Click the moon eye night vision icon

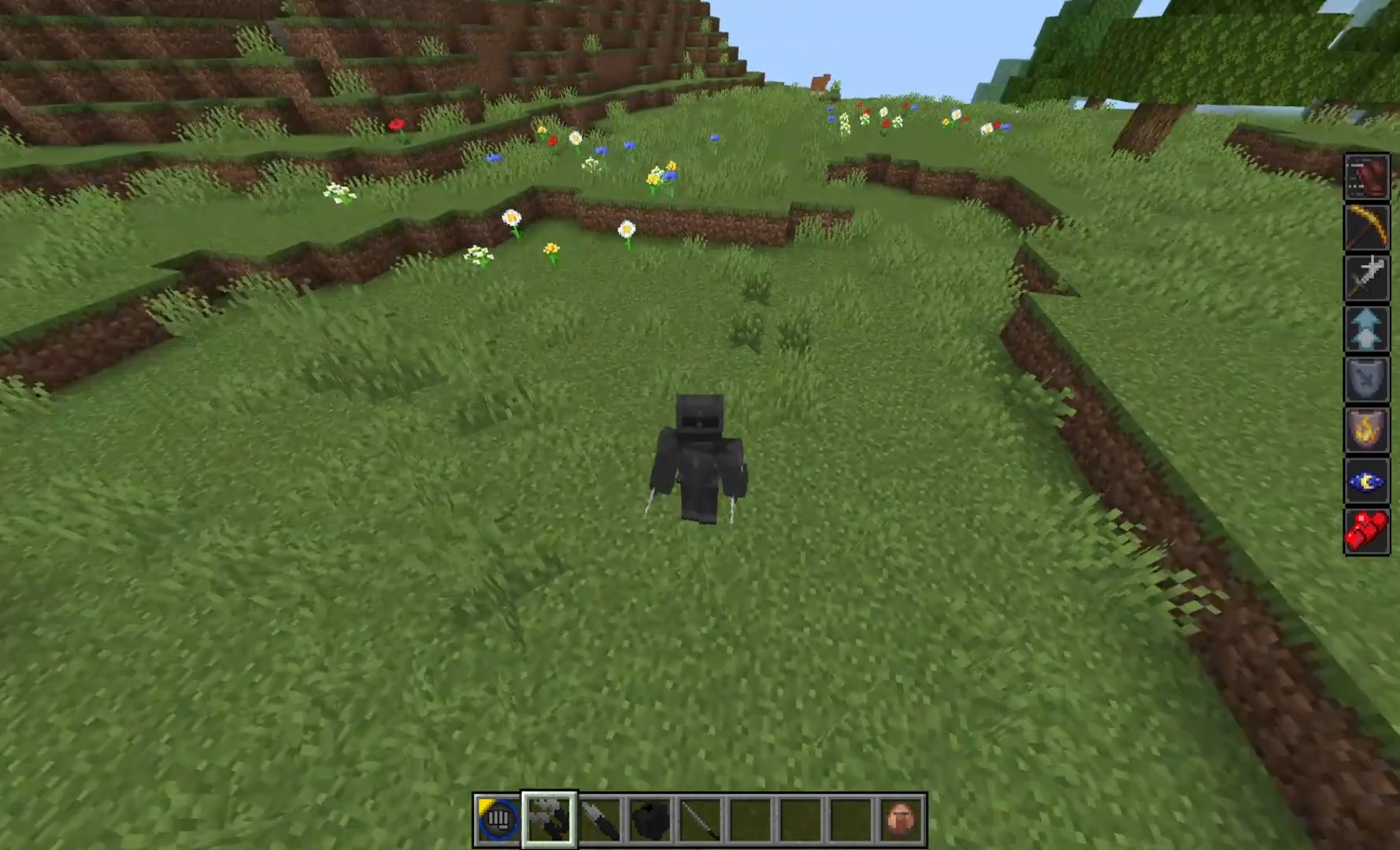(1366, 481)
